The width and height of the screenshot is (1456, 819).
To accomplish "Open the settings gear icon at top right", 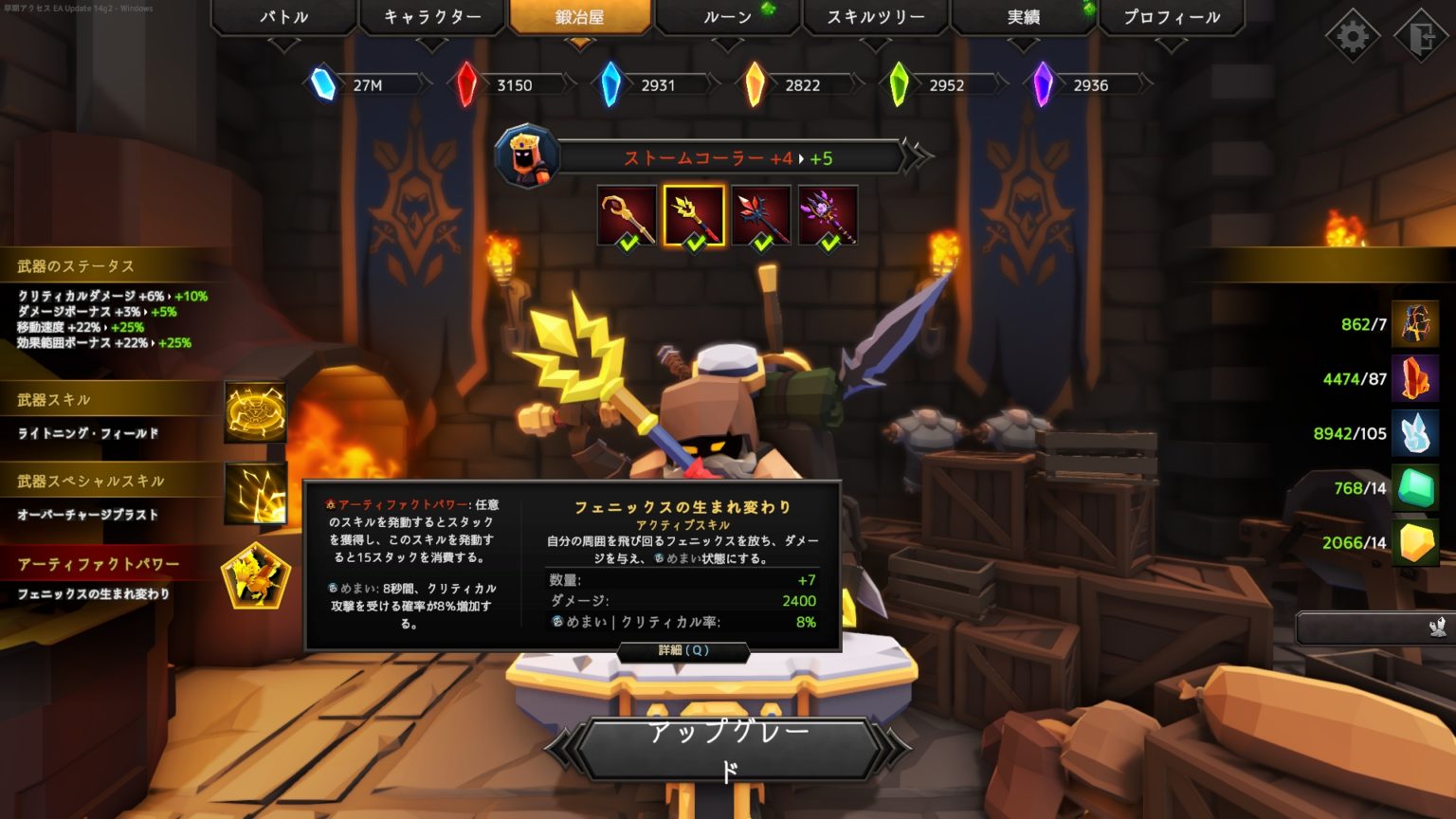I will click(x=1352, y=36).
